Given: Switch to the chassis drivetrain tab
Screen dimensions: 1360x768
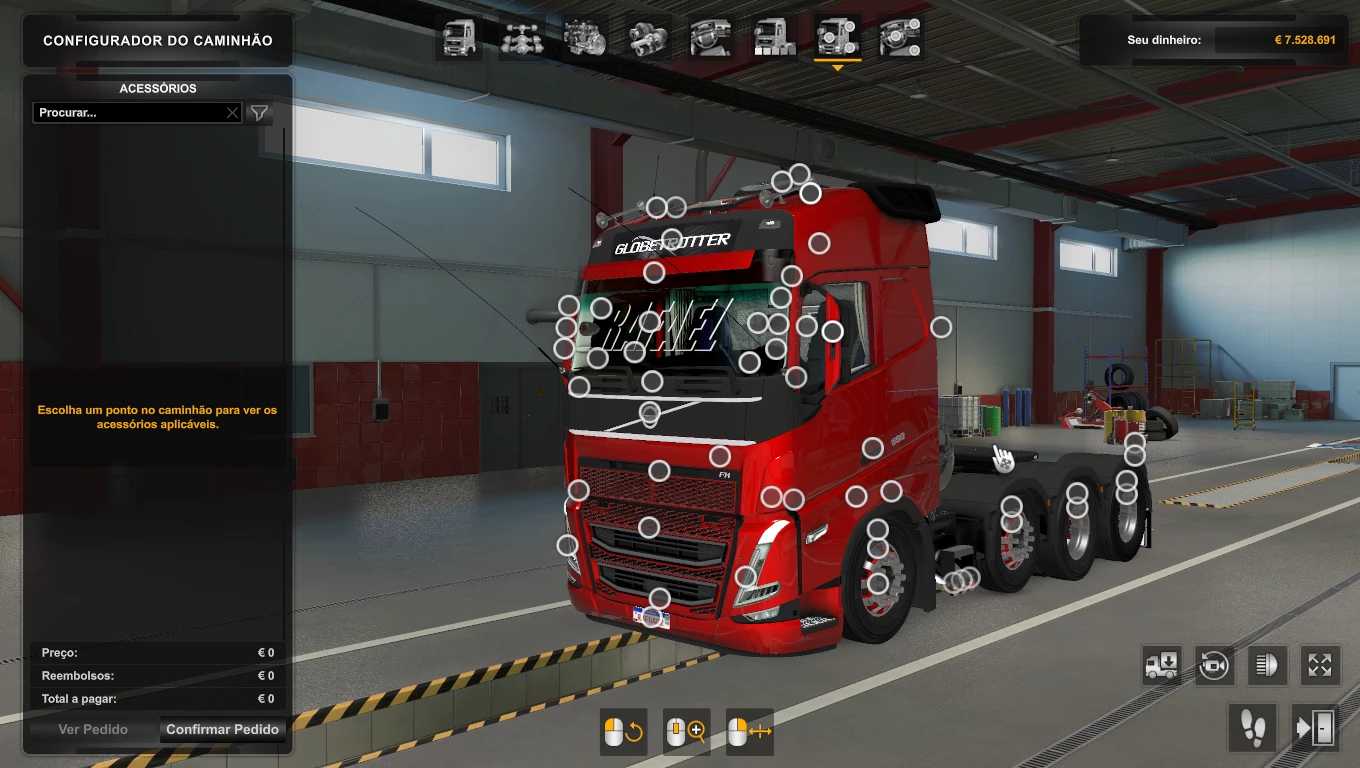Looking at the screenshot, I should [x=522, y=38].
